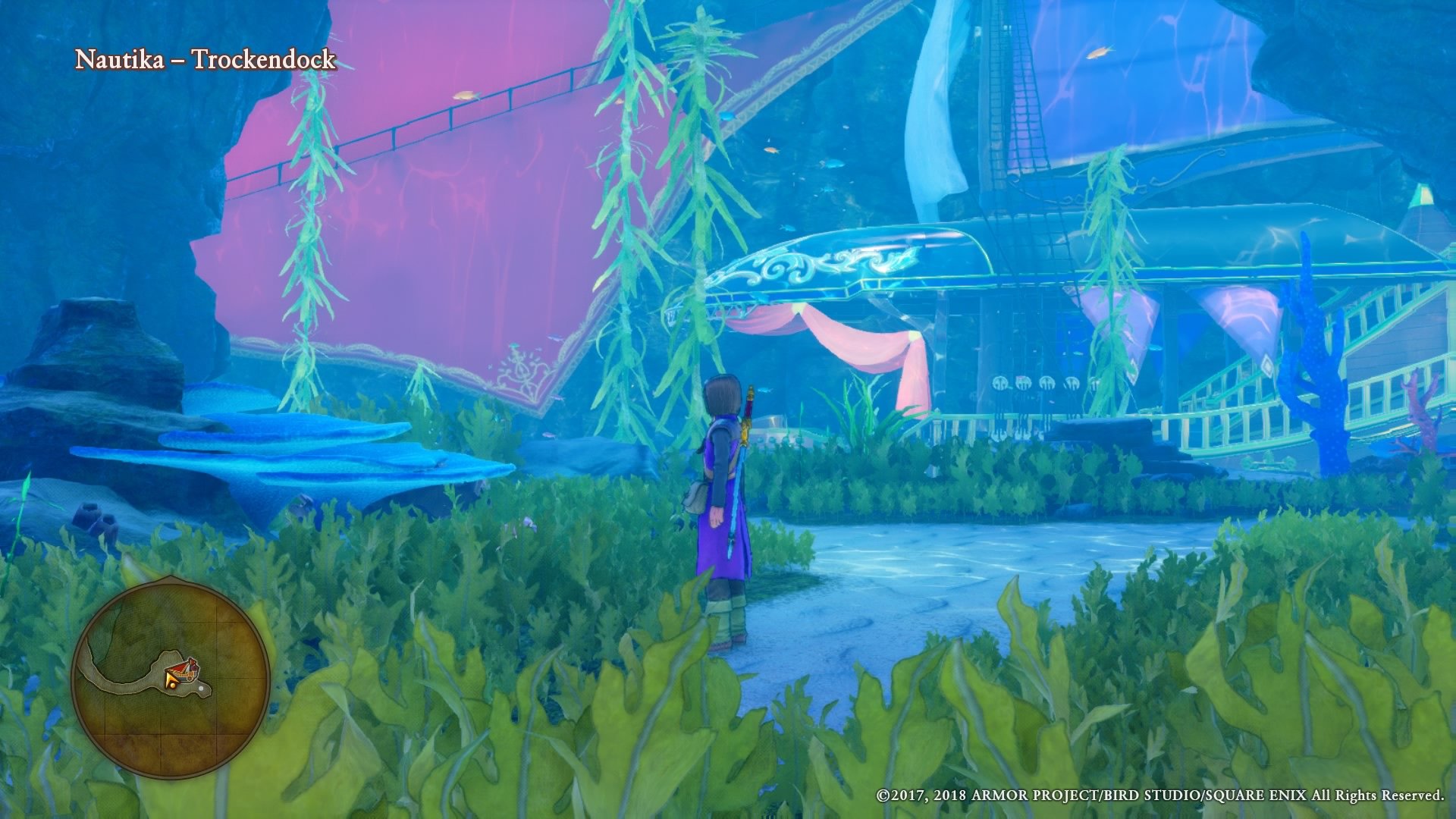Screen dimensions: 1456x819
Task: Select the gold player arrow marker on minimap
Action: [x=170, y=677]
